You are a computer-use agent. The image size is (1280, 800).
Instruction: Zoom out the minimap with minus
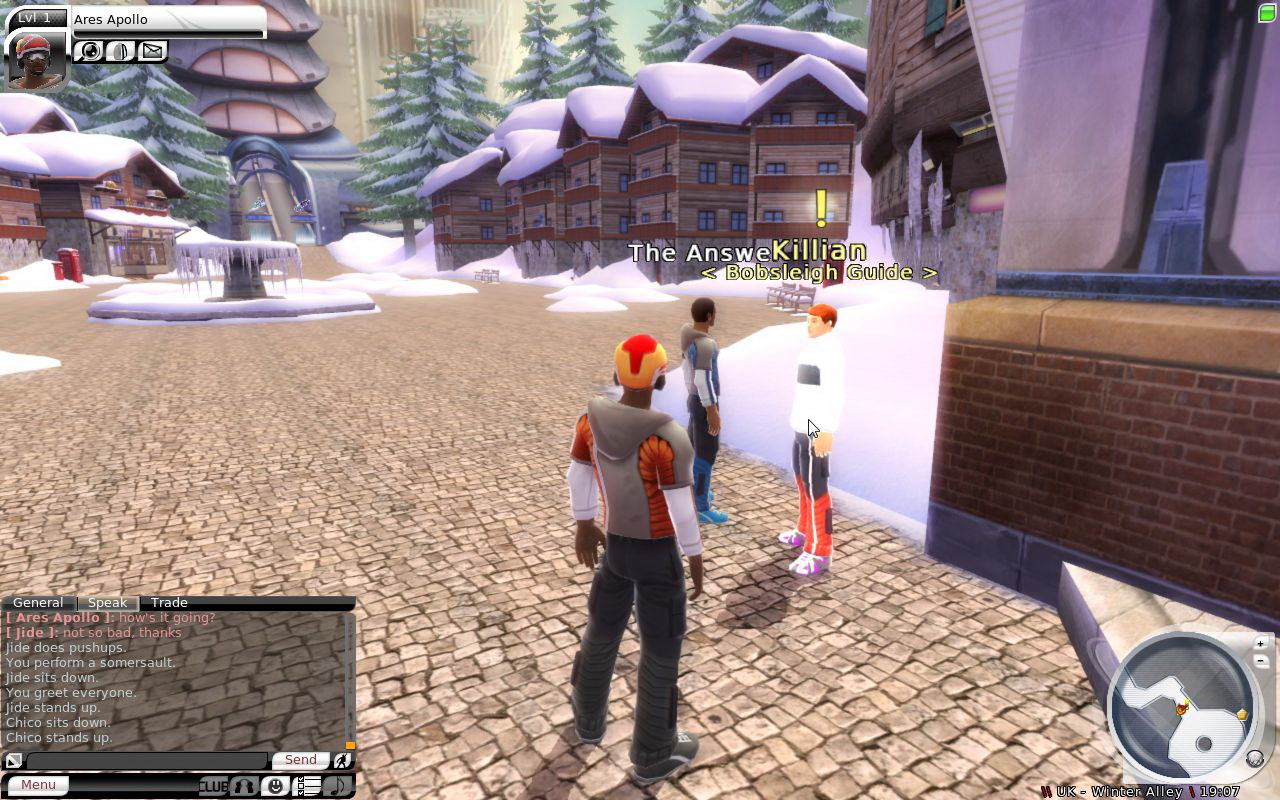coord(1261,660)
